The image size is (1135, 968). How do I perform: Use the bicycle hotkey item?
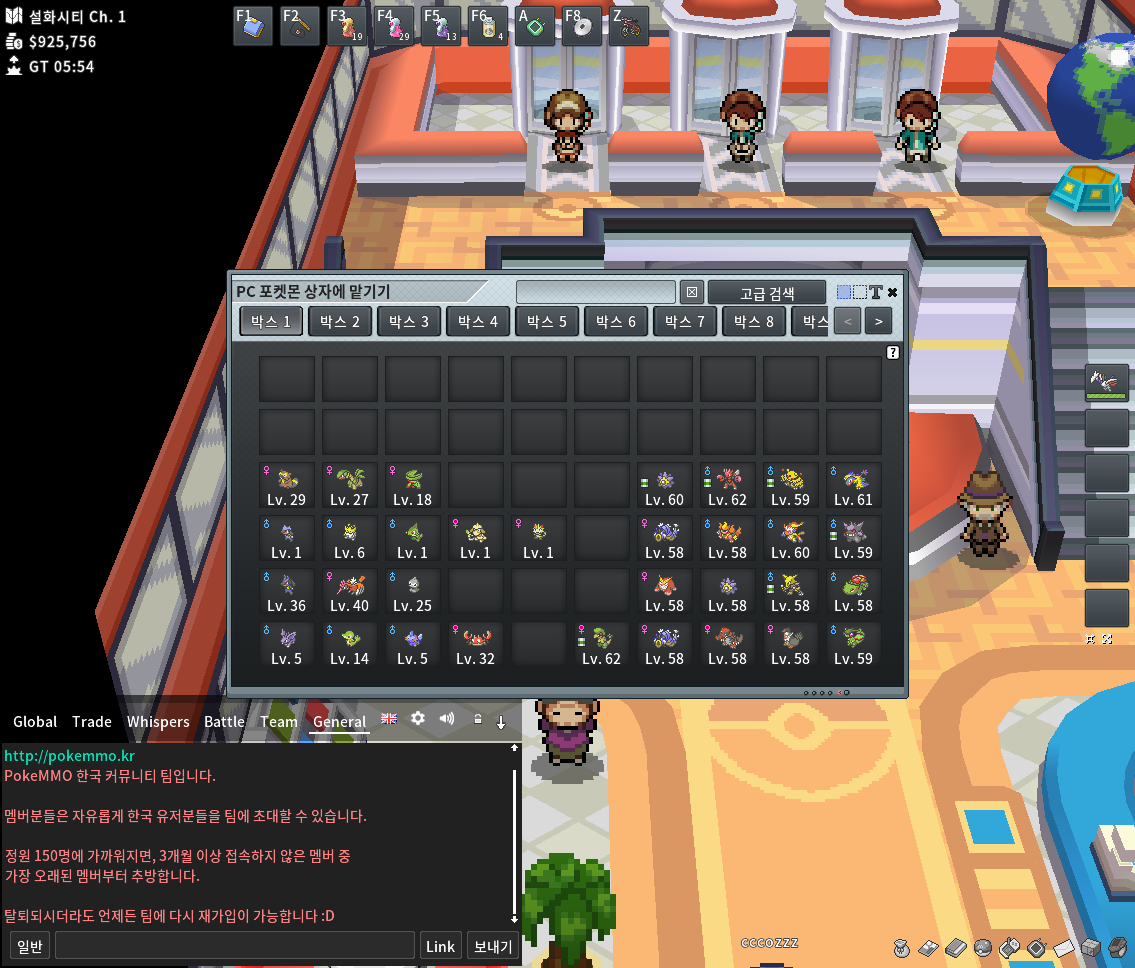click(x=629, y=27)
